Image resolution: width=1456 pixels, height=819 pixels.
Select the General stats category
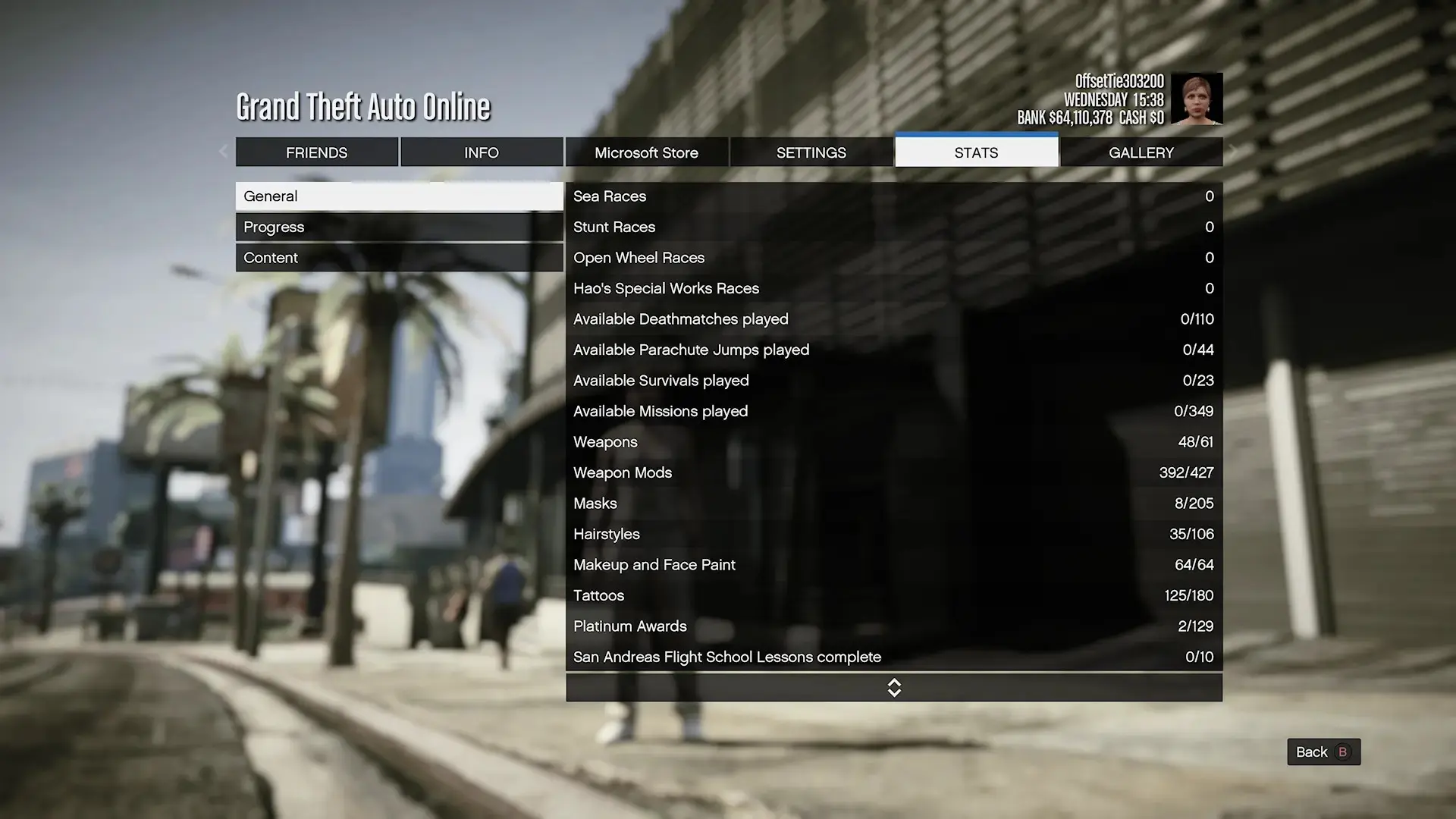[x=398, y=196]
